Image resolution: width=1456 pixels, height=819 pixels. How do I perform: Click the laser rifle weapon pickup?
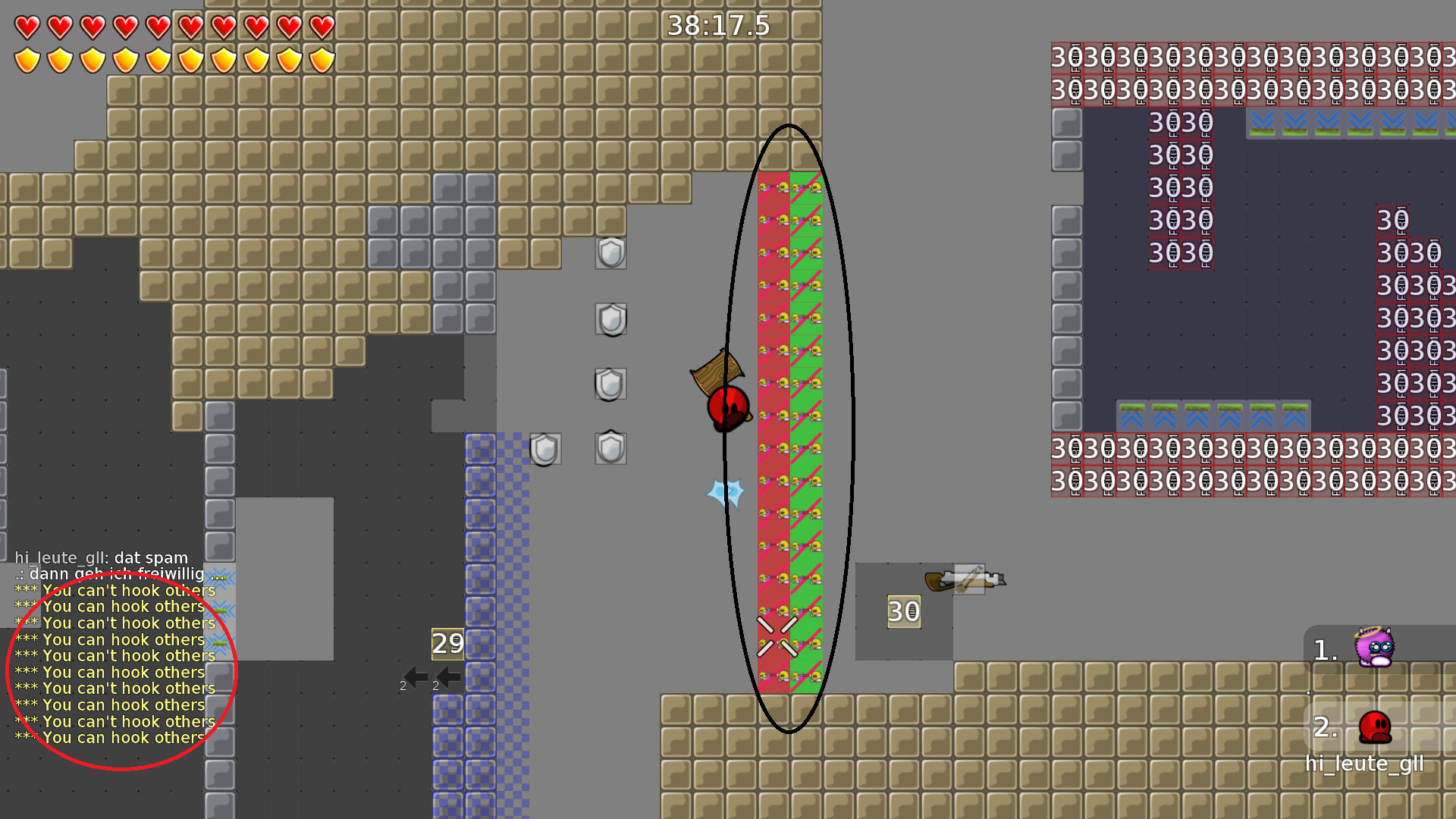(x=963, y=580)
